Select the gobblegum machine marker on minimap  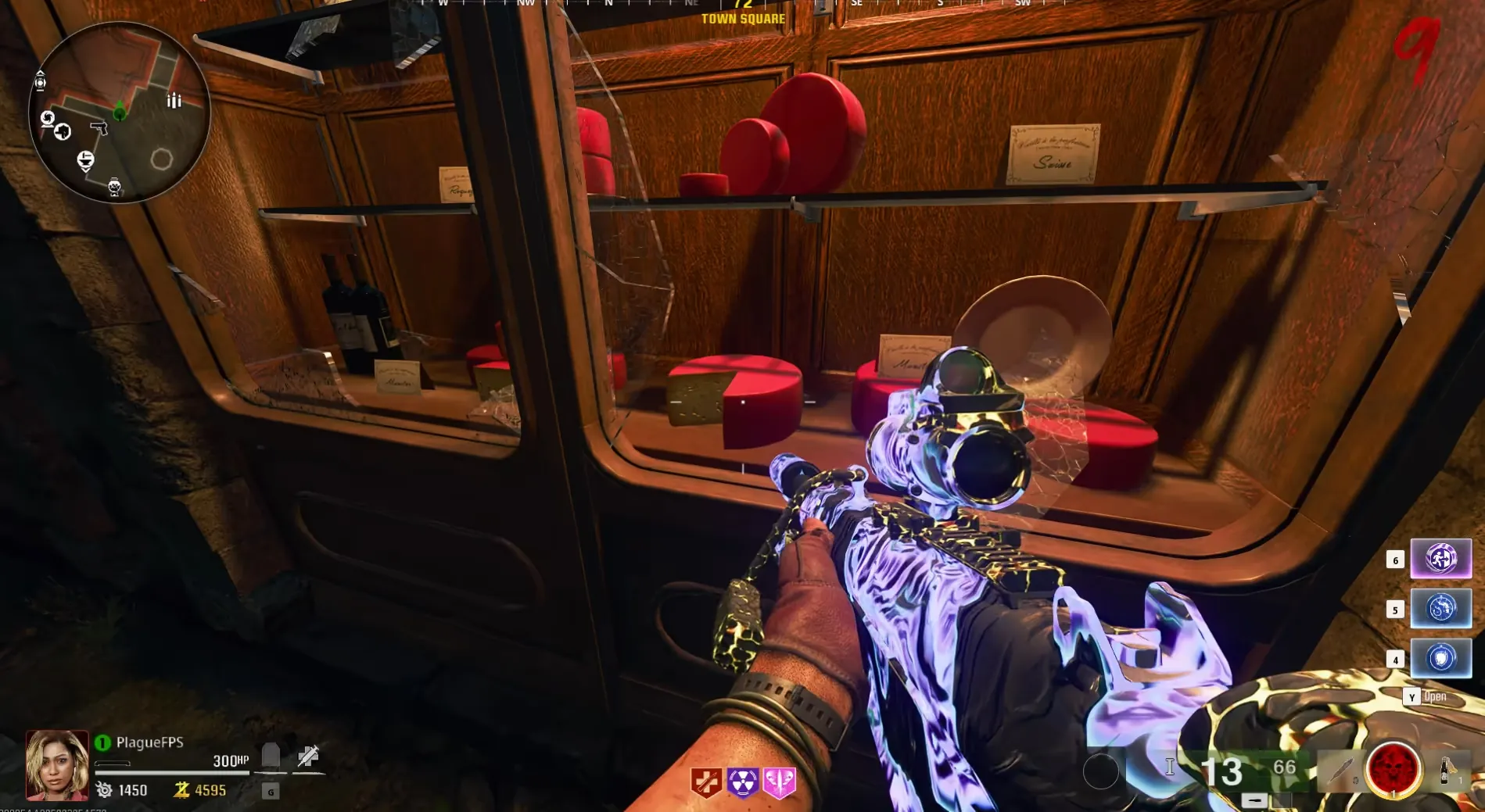pyautogui.click(x=114, y=187)
